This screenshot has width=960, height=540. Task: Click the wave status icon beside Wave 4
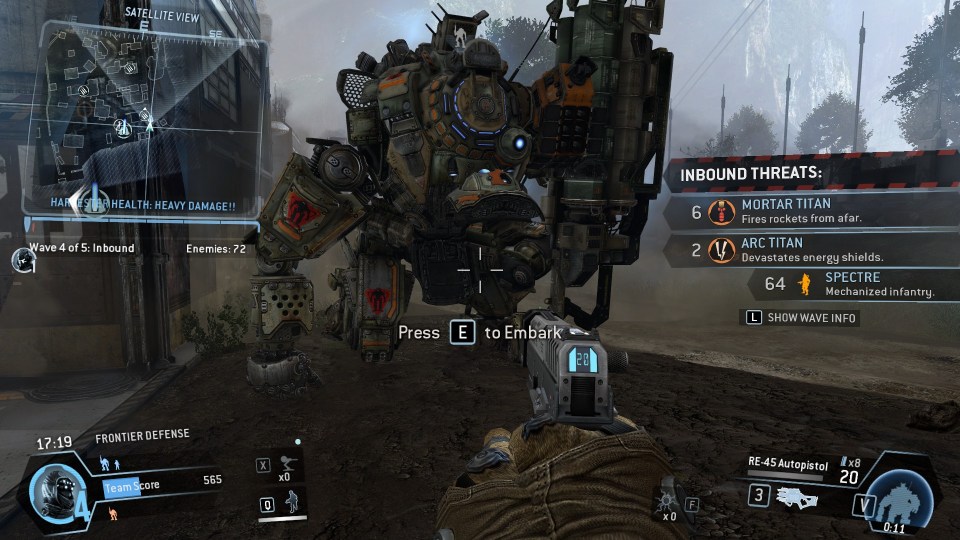[x=22, y=259]
